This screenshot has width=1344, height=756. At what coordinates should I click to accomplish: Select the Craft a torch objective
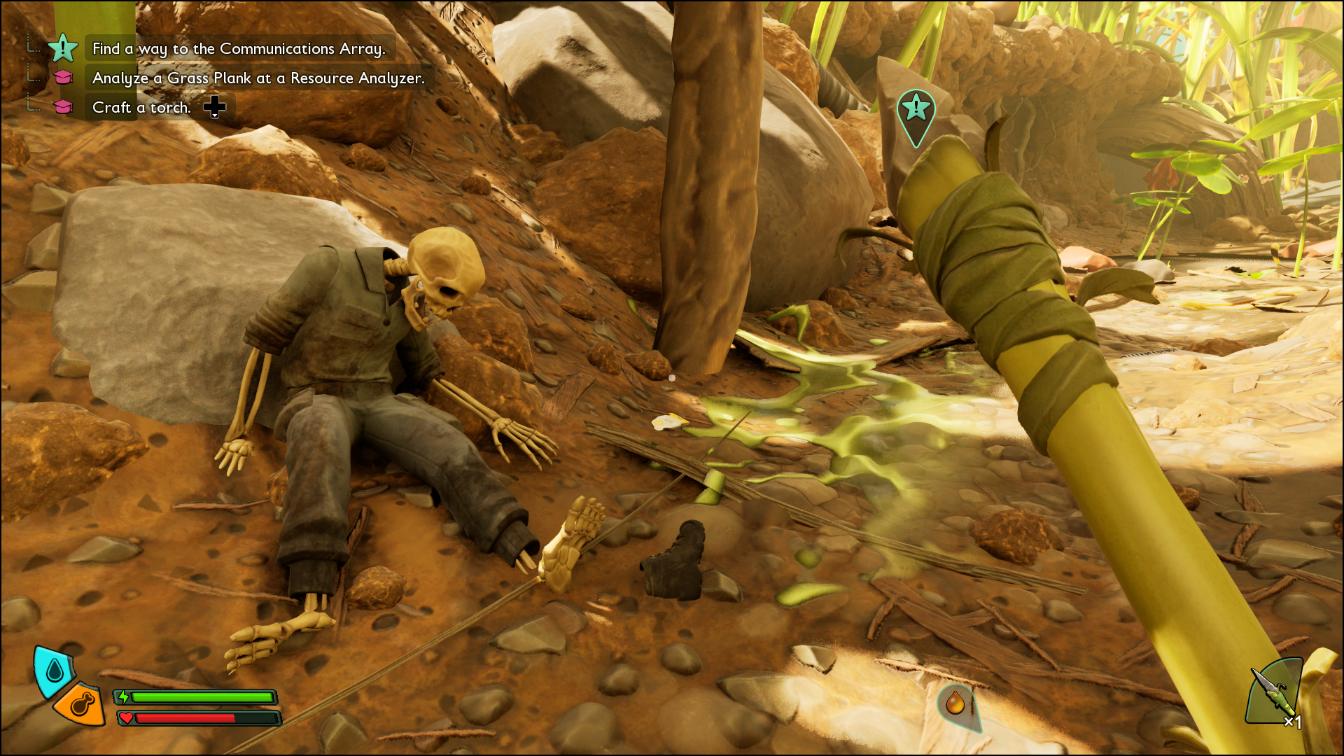(x=141, y=107)
